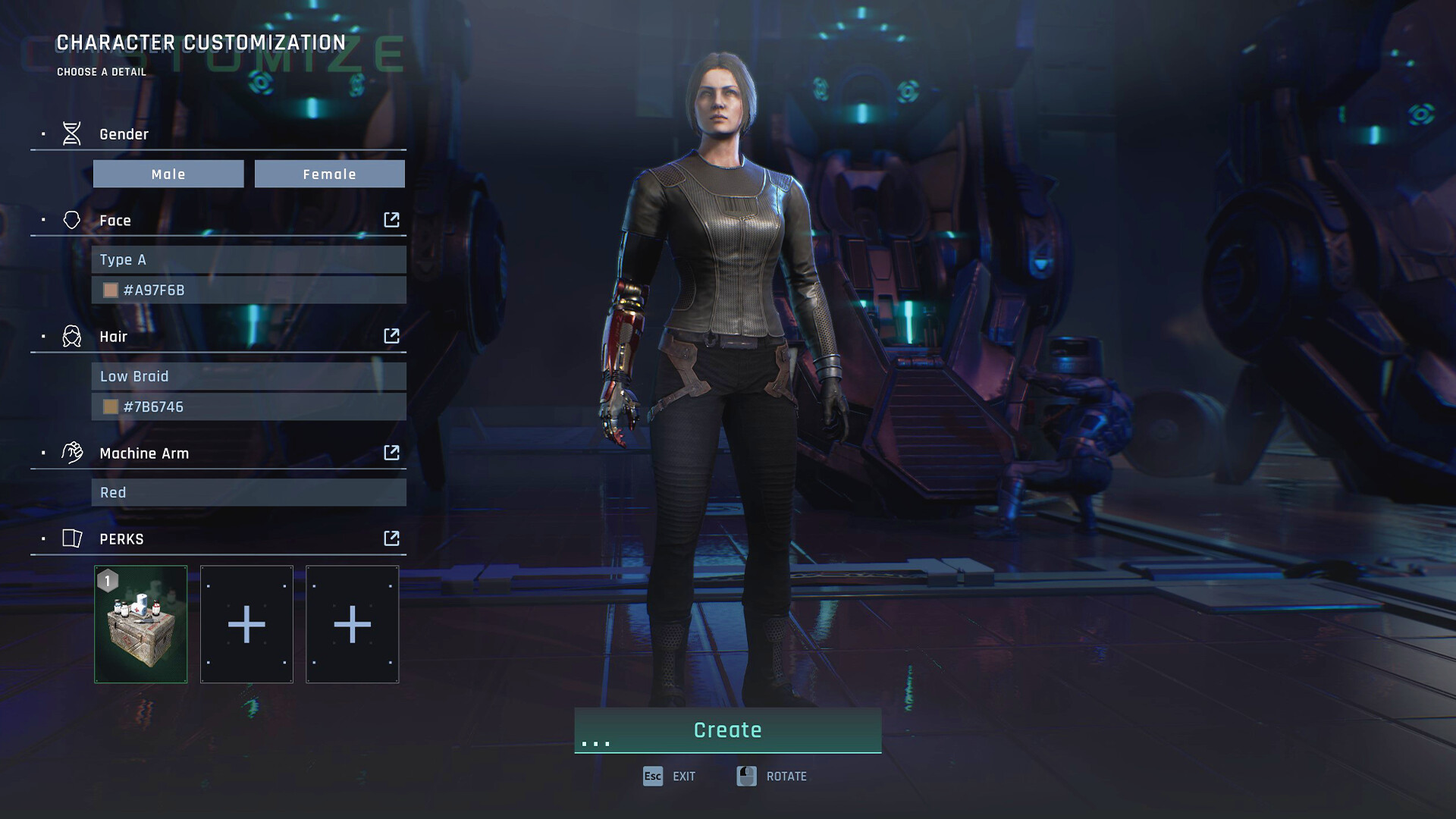Select the Female gender option
This screenshot has width=1456, height=819.
(329, 174)
